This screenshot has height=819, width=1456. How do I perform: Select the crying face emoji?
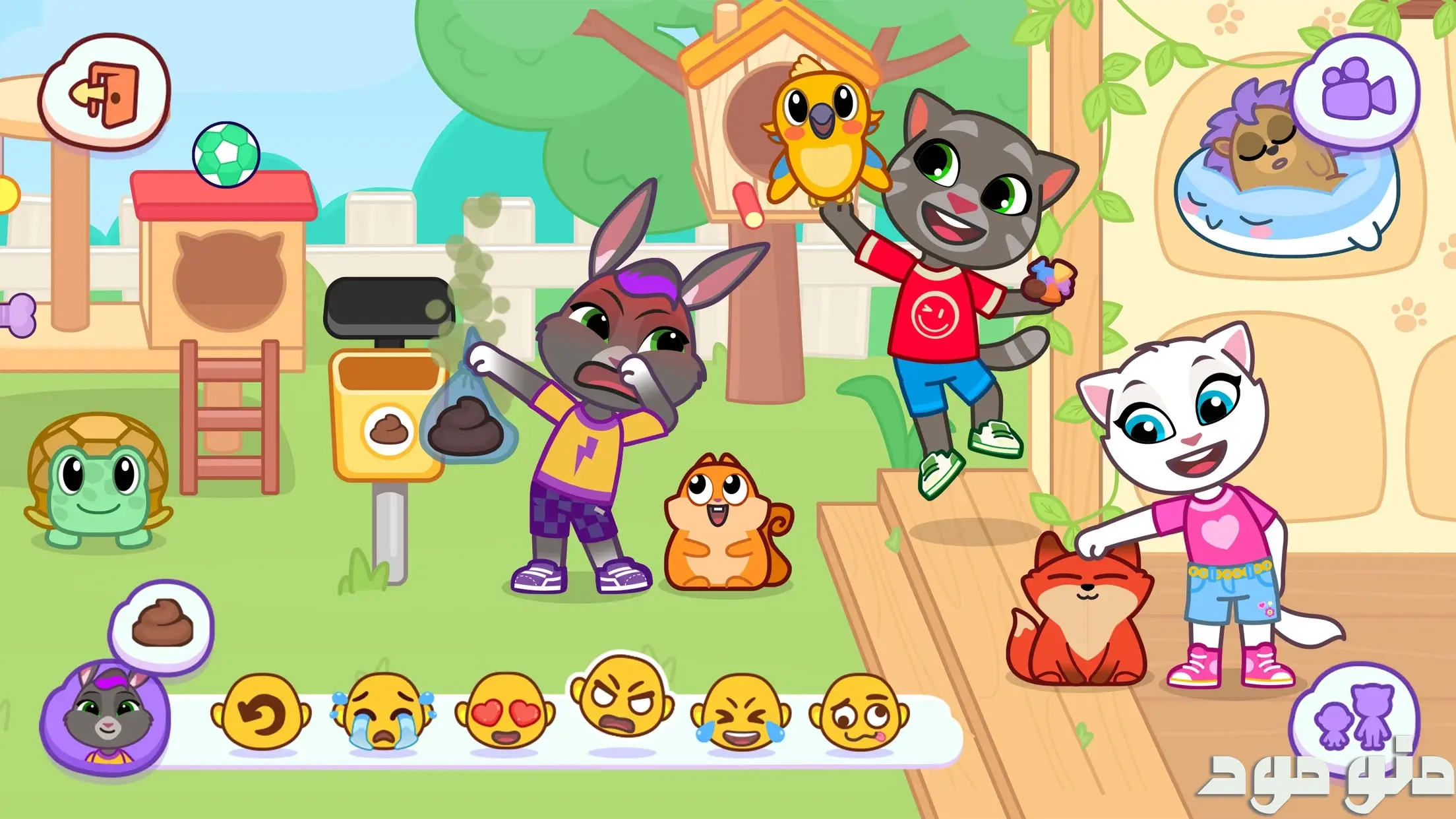point(382,713)
